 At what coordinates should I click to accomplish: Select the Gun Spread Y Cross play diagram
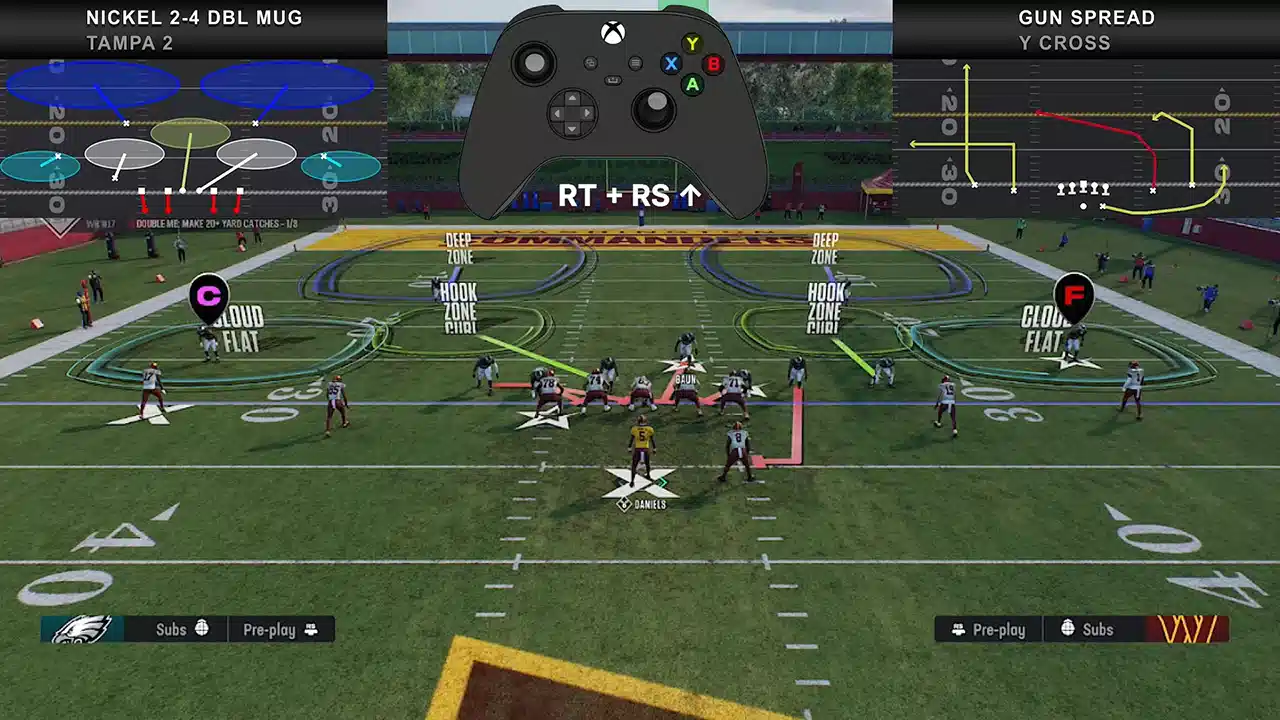pyautogui.click(x=1086, y=137)
